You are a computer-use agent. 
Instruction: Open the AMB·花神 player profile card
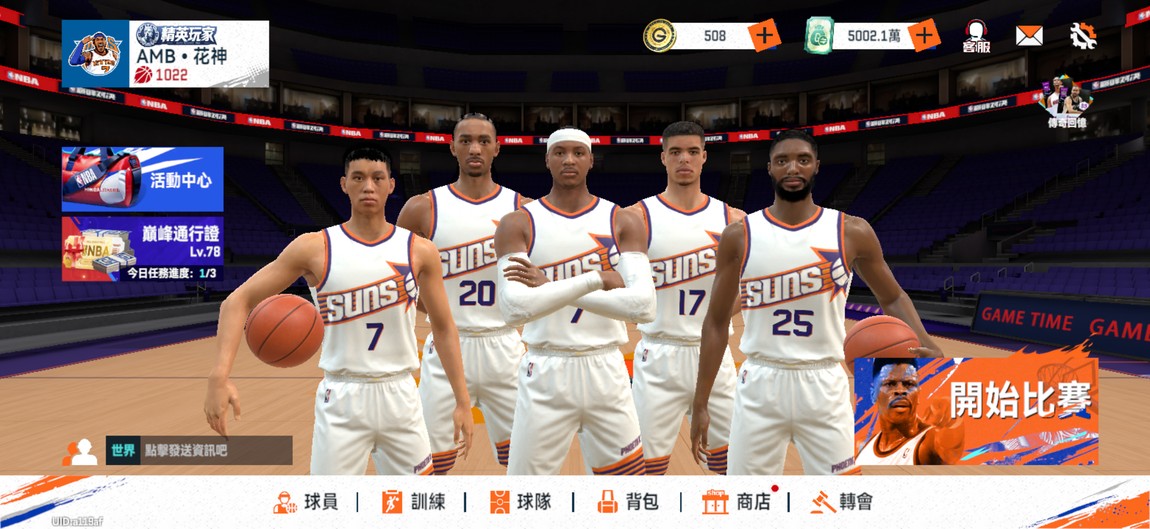165,54
